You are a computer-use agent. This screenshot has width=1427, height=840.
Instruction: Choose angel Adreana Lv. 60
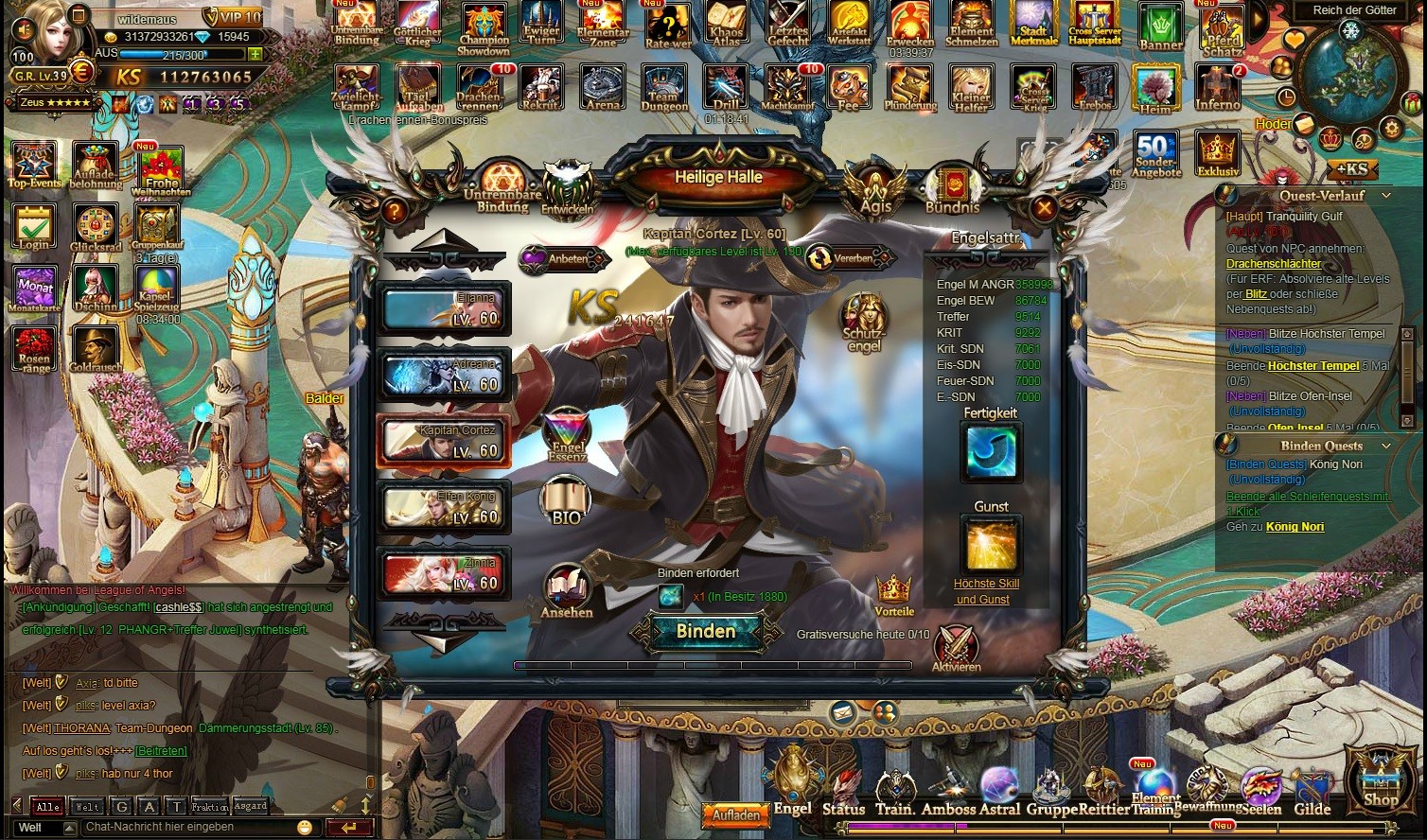(443, 375)
